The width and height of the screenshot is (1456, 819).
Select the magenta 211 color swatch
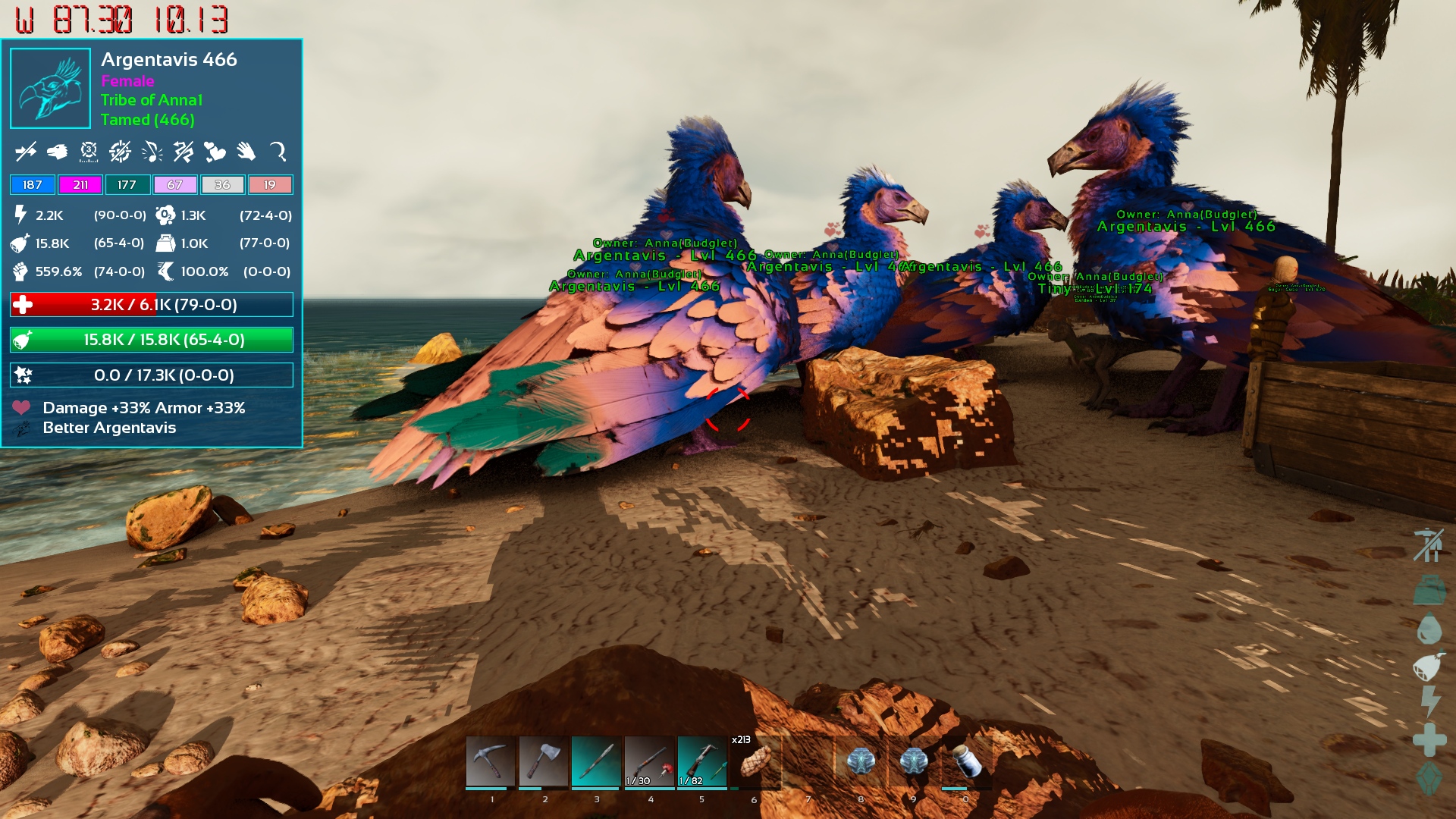(x=80, y=185)
